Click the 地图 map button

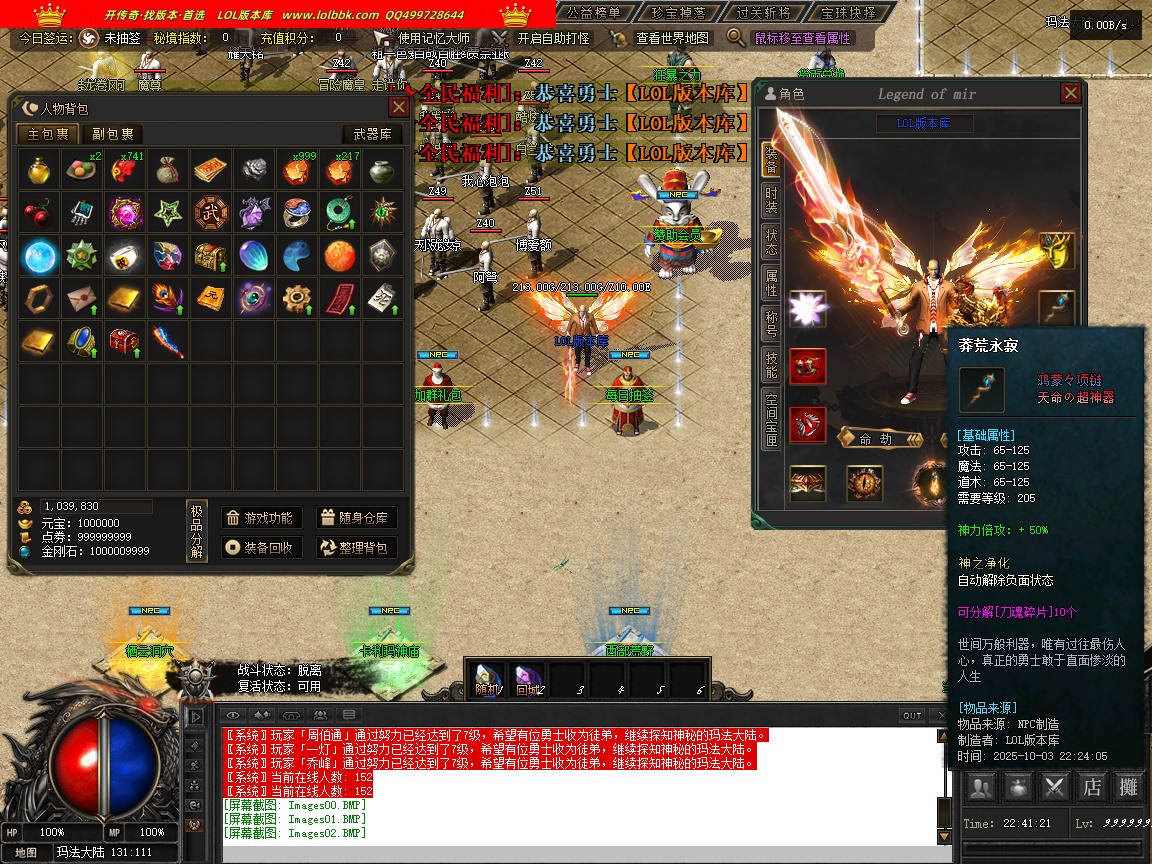26,853
